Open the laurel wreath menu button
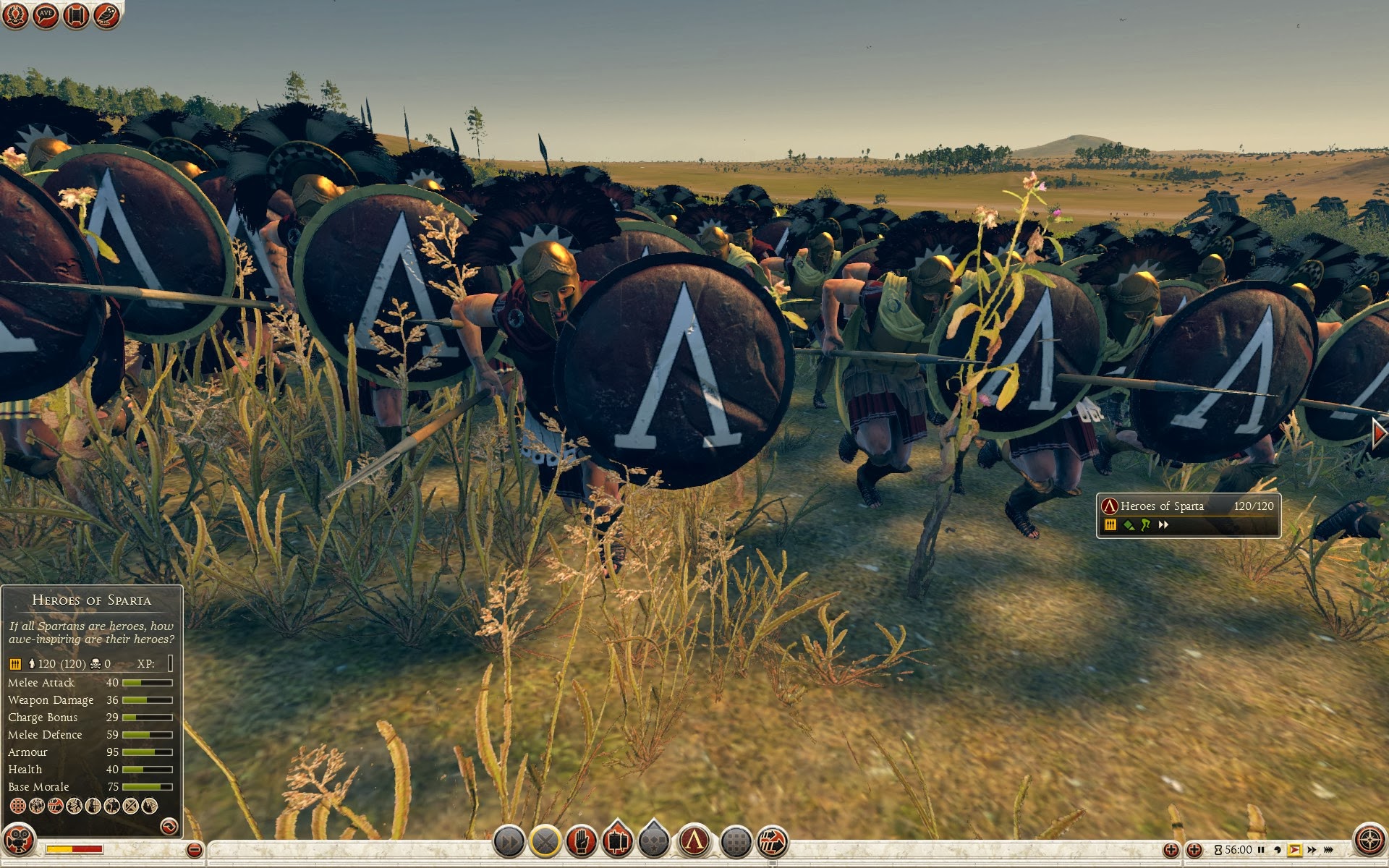Screen dimensions: 1389x868 pos(15,15)
